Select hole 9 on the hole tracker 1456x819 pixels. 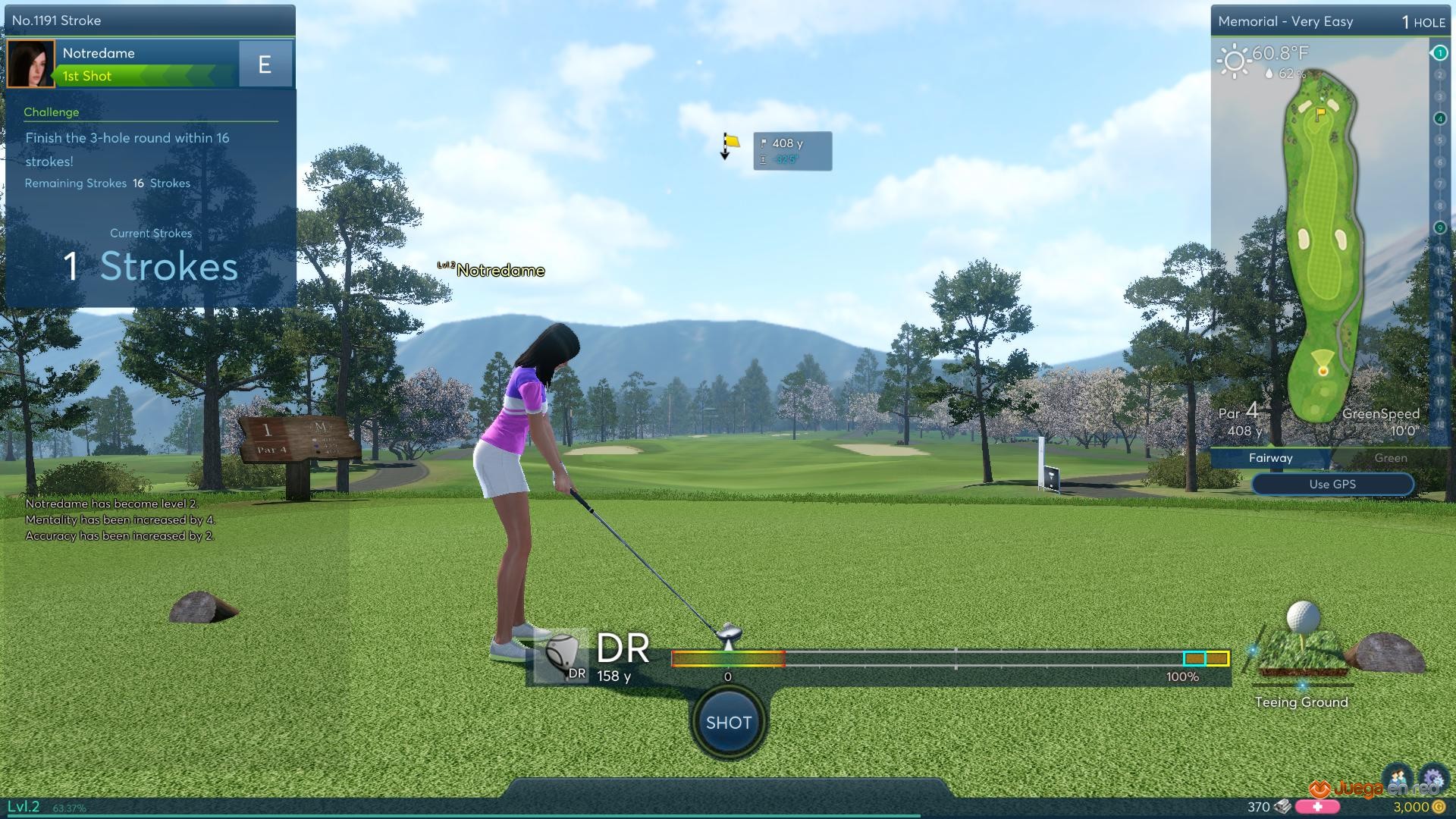(1439, 227)
